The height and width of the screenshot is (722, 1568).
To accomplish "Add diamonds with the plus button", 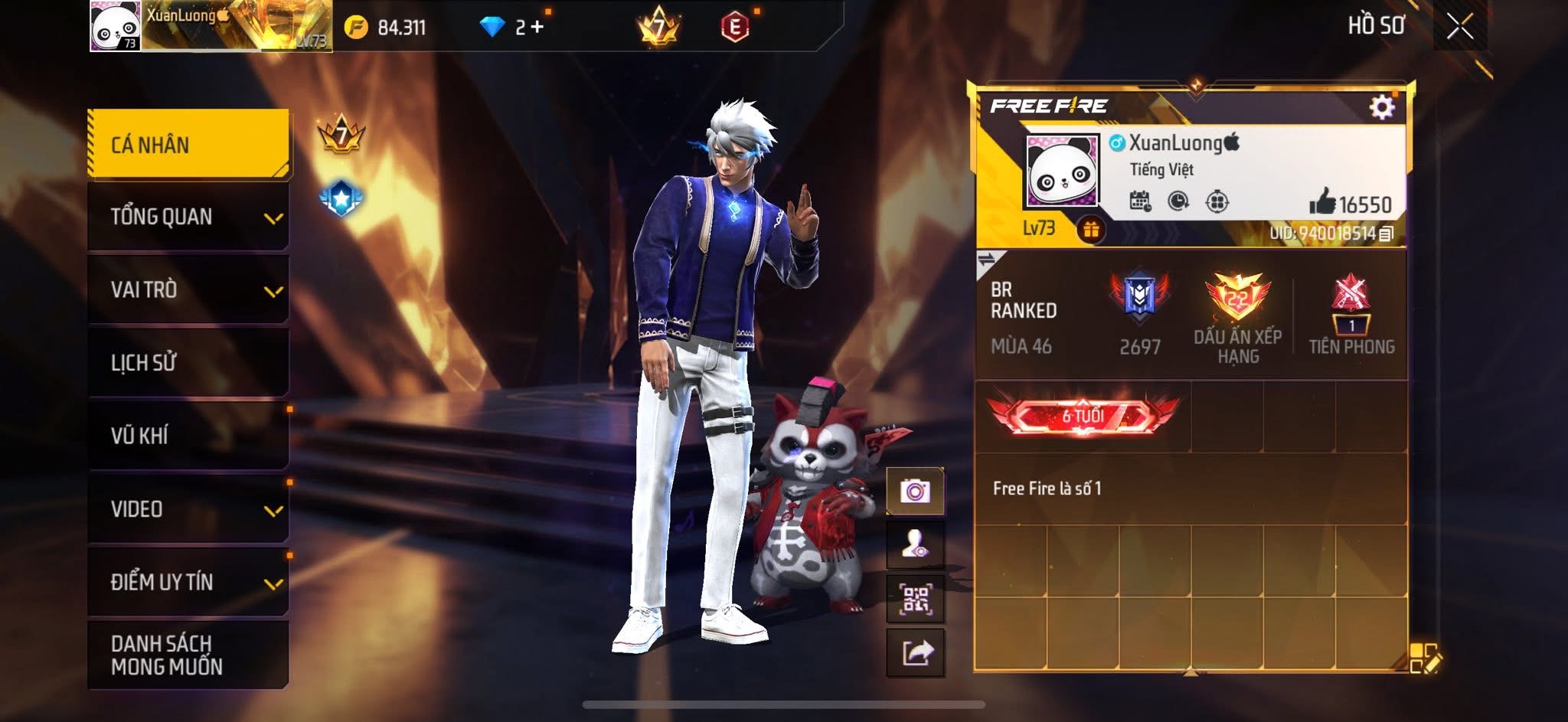I will tap(537, 28).
